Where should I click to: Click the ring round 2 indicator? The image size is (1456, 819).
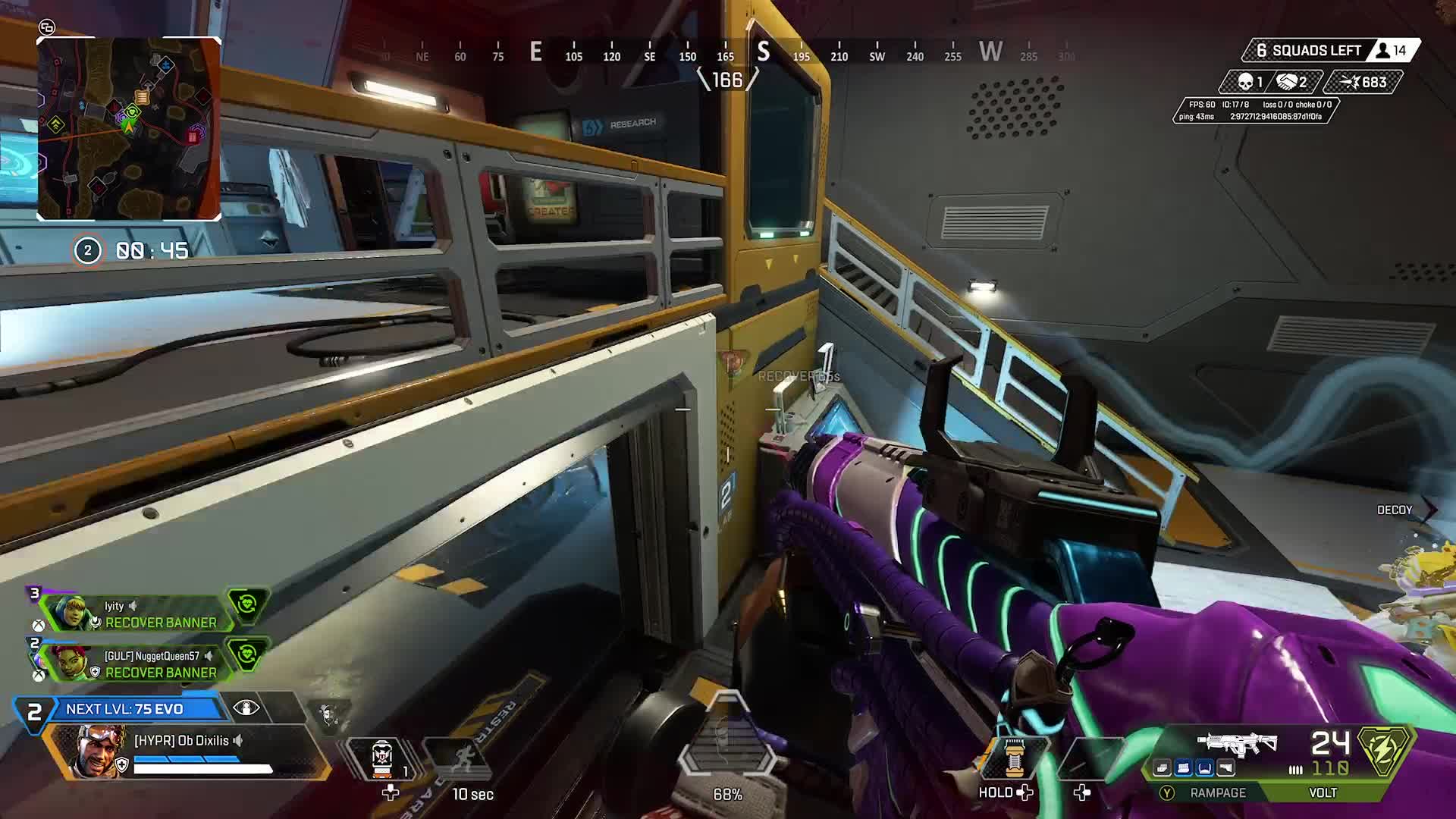87,250
